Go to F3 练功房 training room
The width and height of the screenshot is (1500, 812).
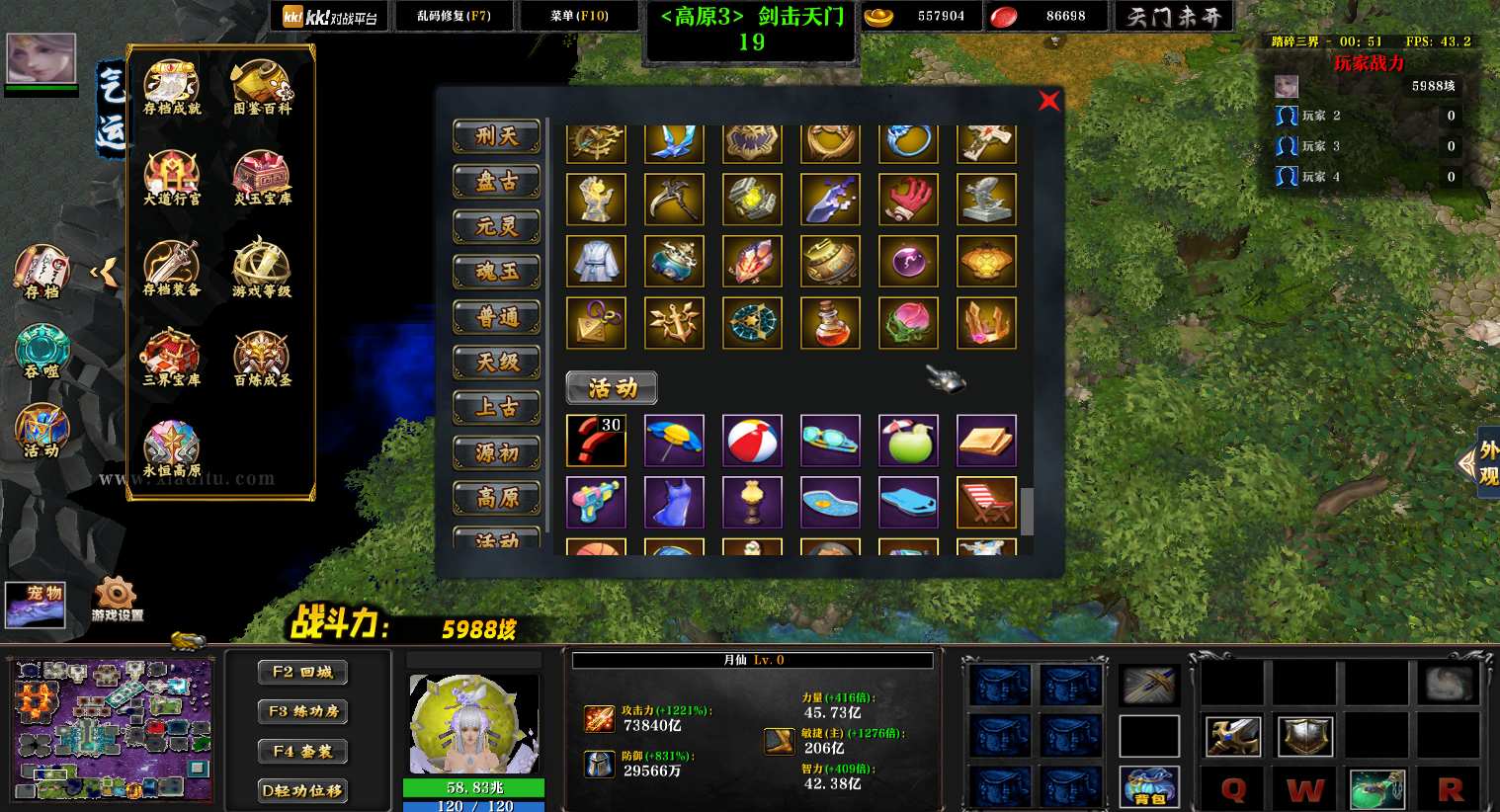[302, 711]
